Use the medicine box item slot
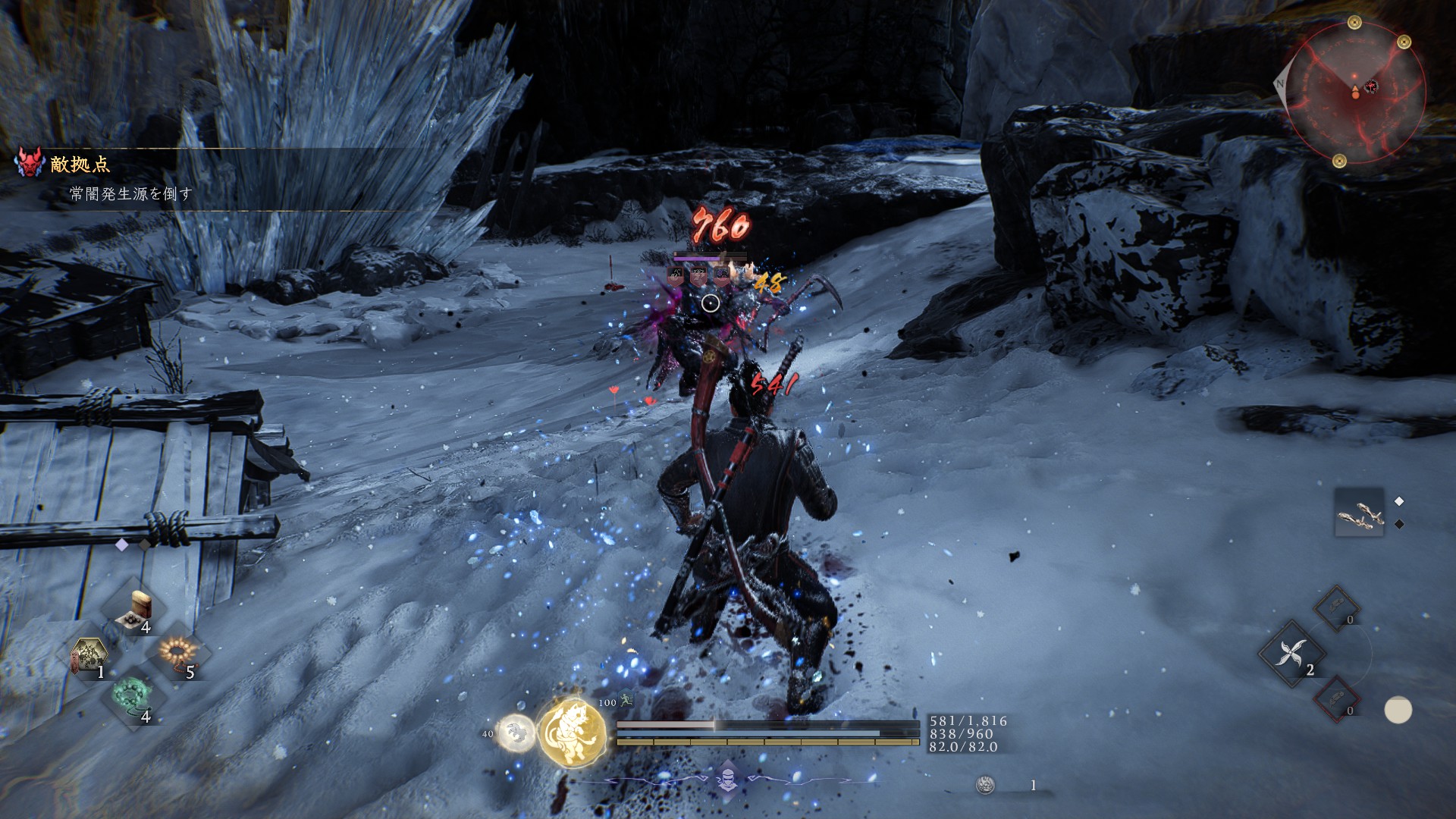The height and width of the screenshot is (819, 1456). point(138,609)
